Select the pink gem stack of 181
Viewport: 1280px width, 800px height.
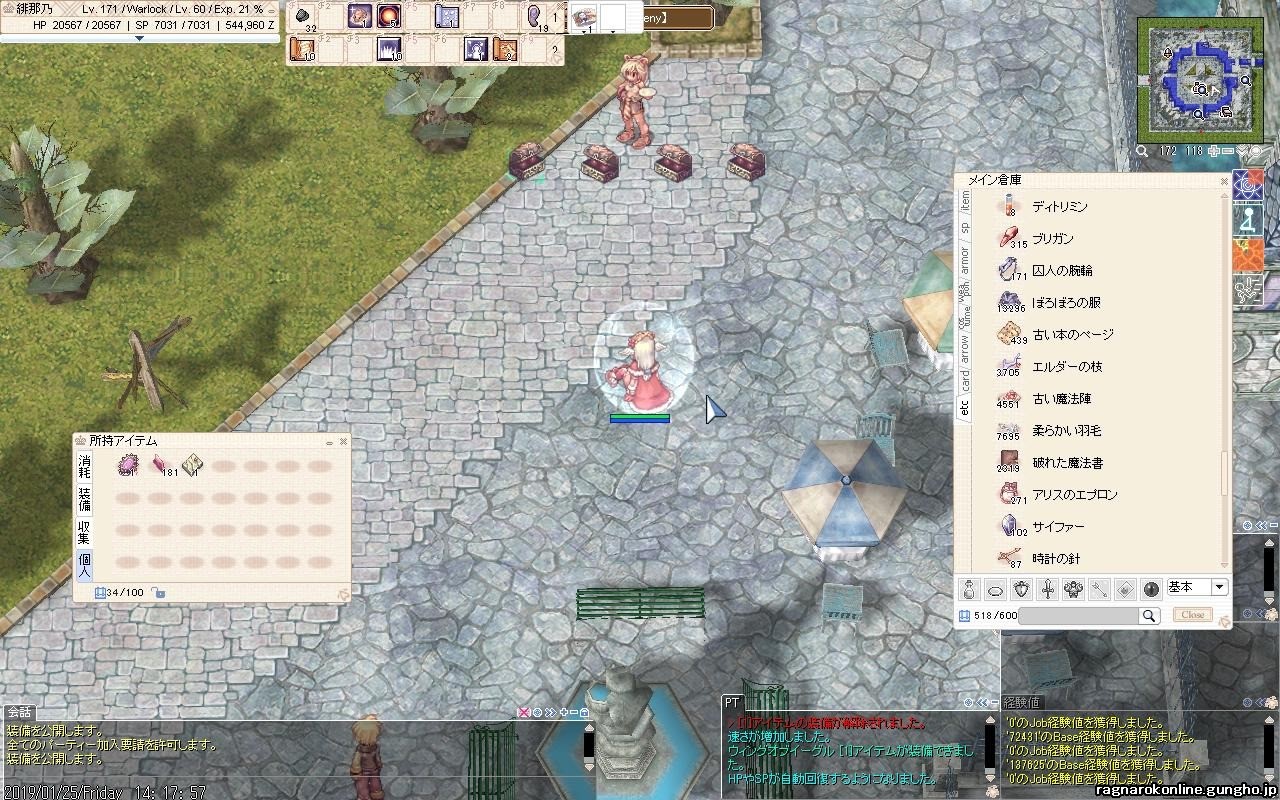pyautogui.click(x=159, y=465)
